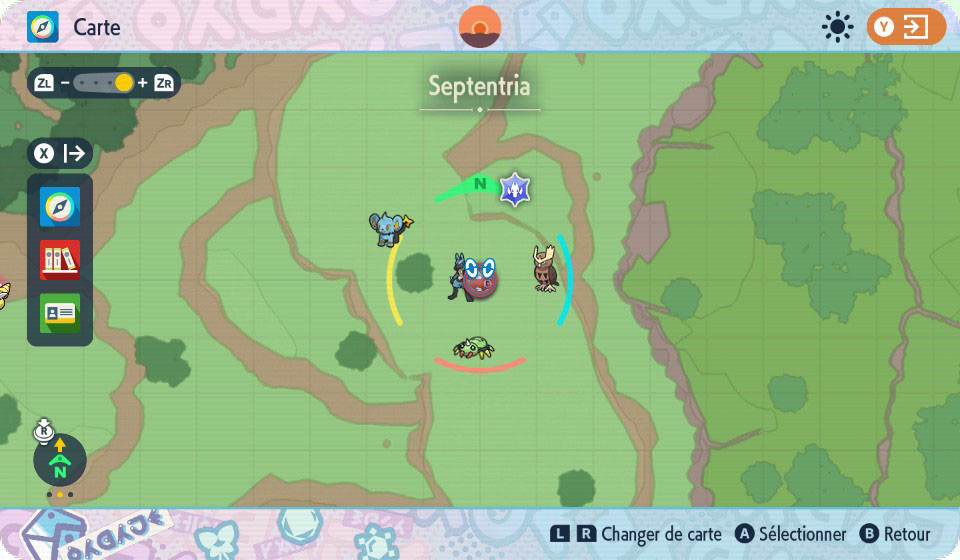960x560 pixels.
Task: Toggle the north-lock compass indicator
Action: tap(60, 459)
